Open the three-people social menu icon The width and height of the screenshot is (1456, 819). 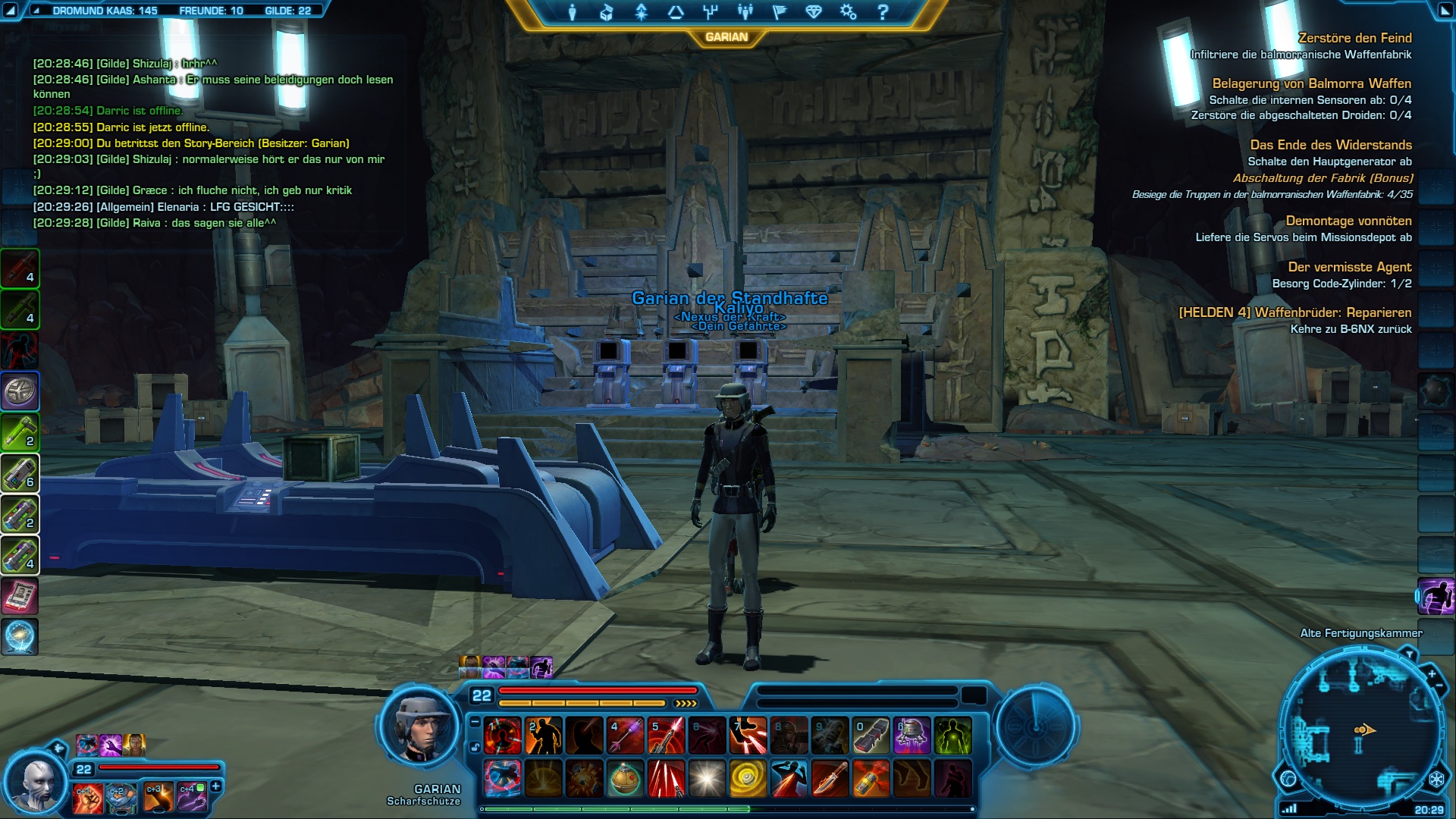[x=745, y=12]
